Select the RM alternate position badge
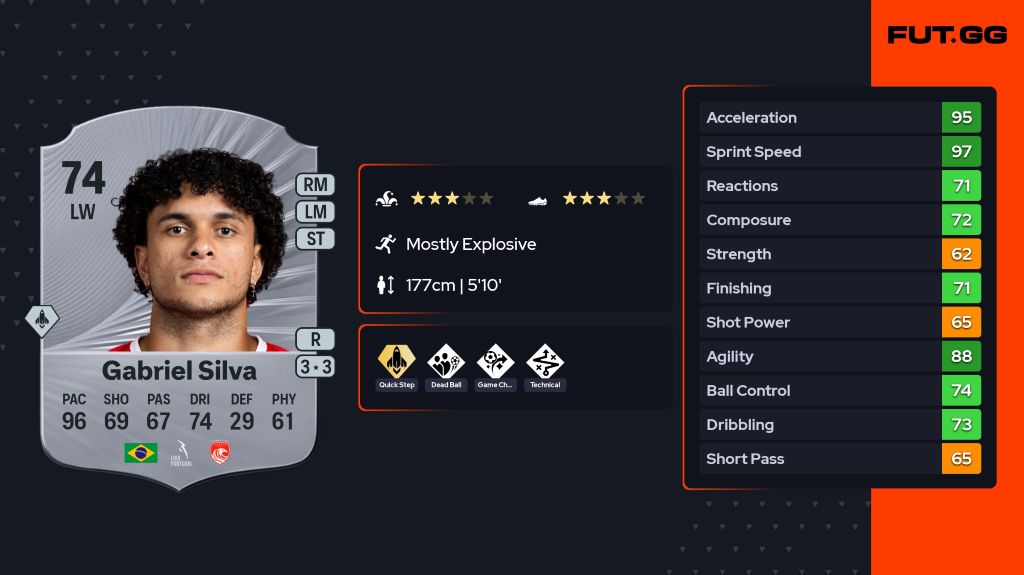Image resolution: width=1024 pixels, height=575 pixels. [315, 185]
